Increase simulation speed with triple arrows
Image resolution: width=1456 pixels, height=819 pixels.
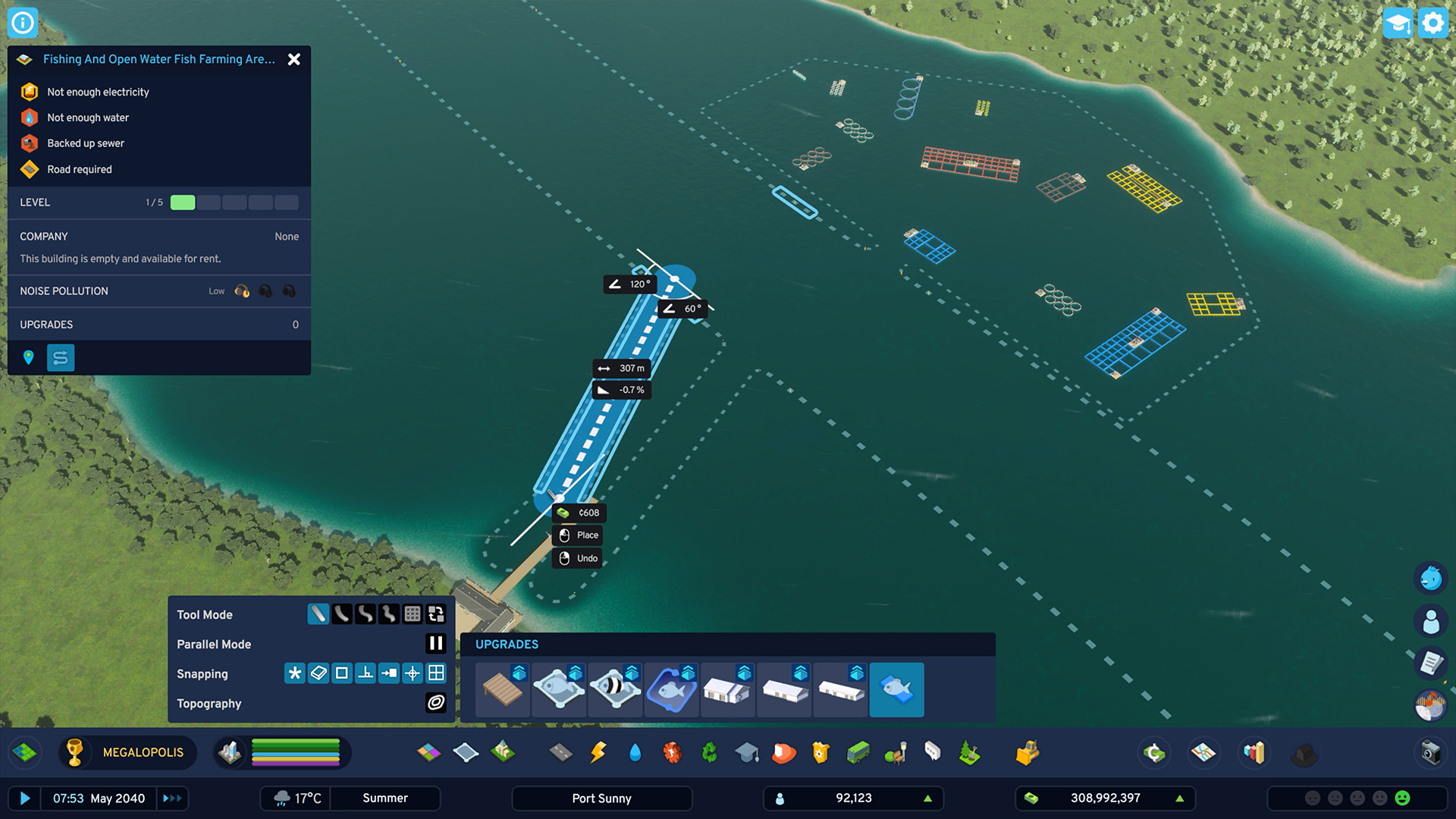coord(172,798)
